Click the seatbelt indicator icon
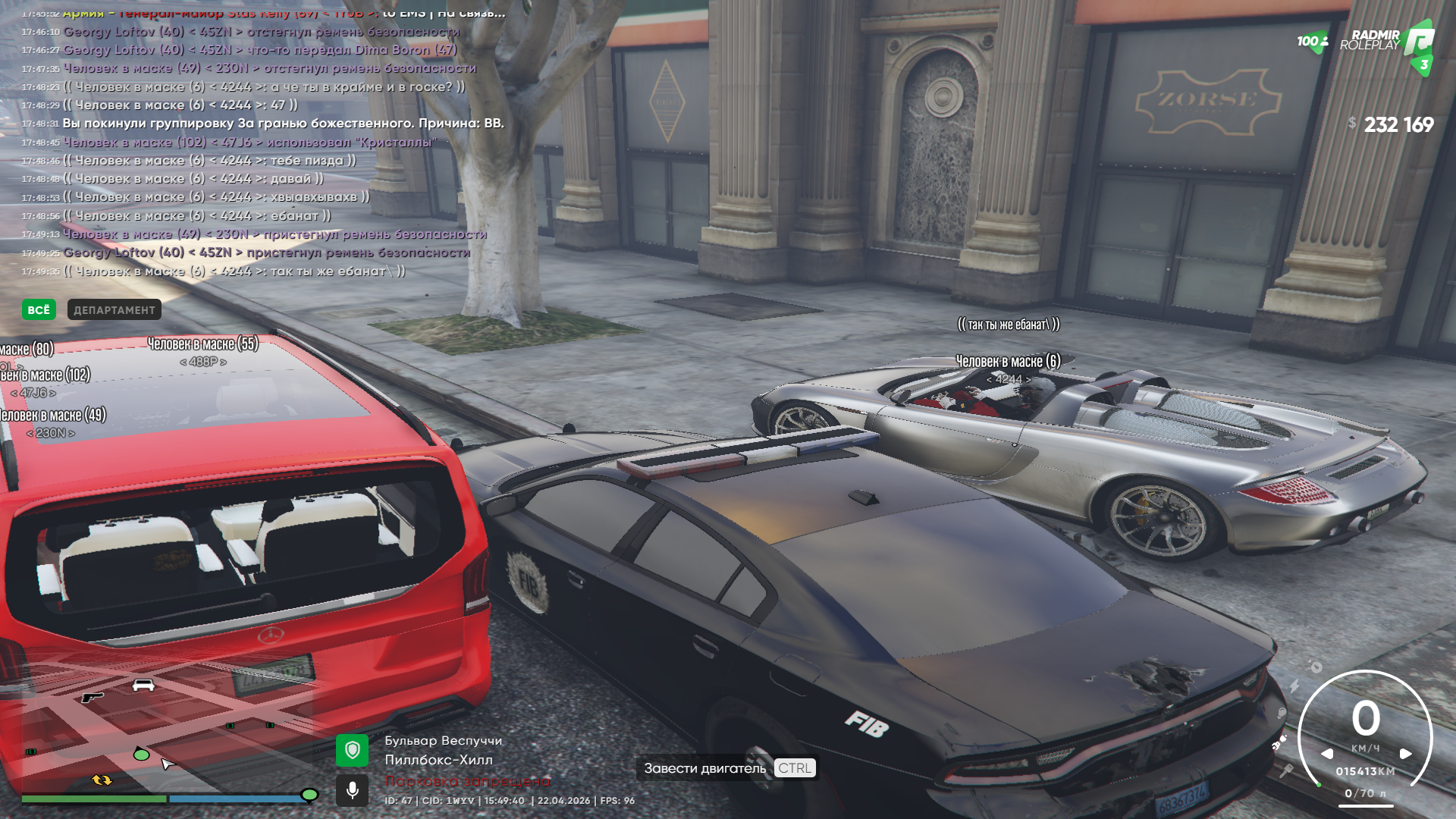The height and width of the screenshot is (819, 1456). pos(1279,742)
